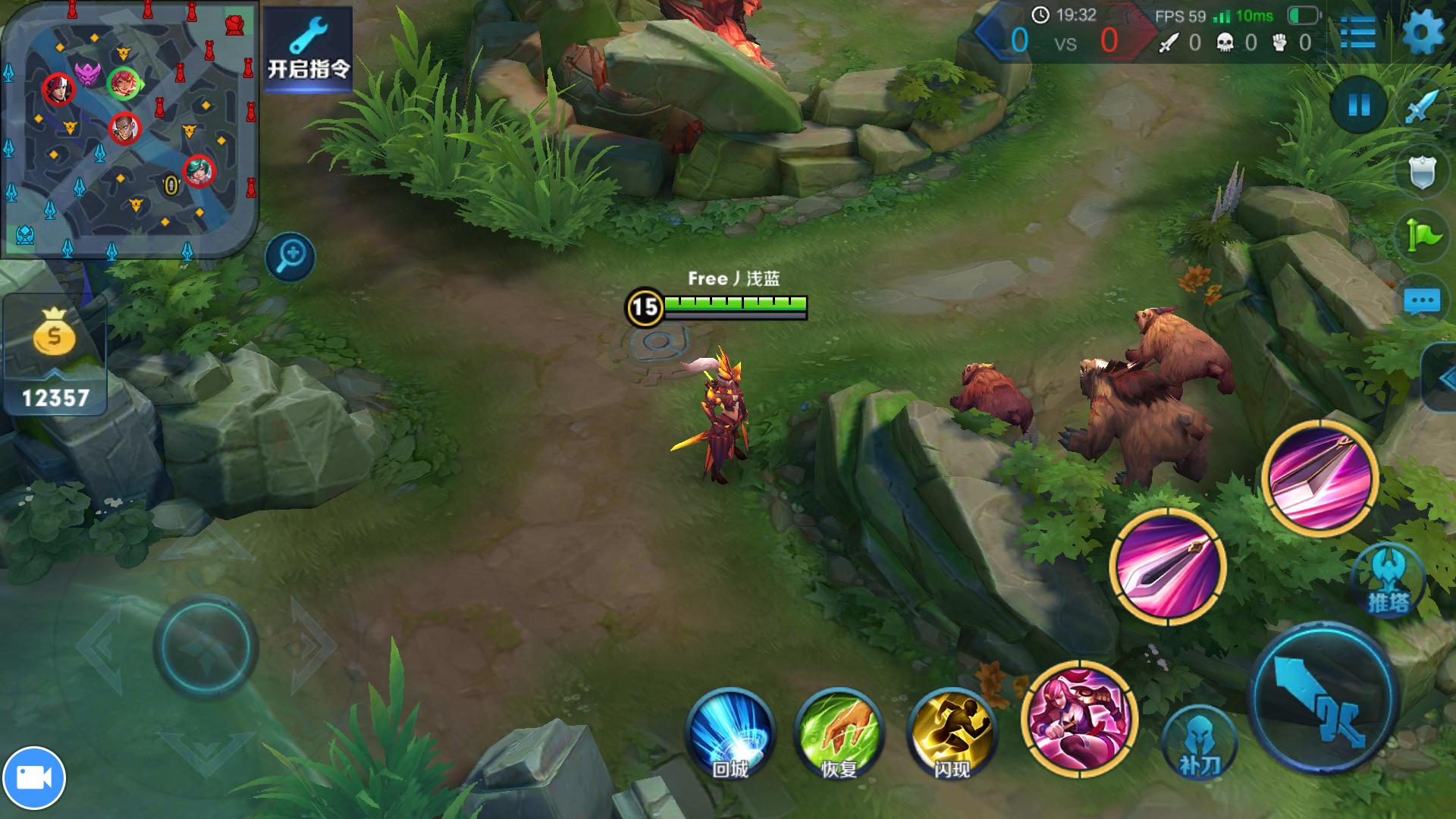1456x819 pixels.
Task: Send the green flag gather signal
Action: click(1422, 237)
